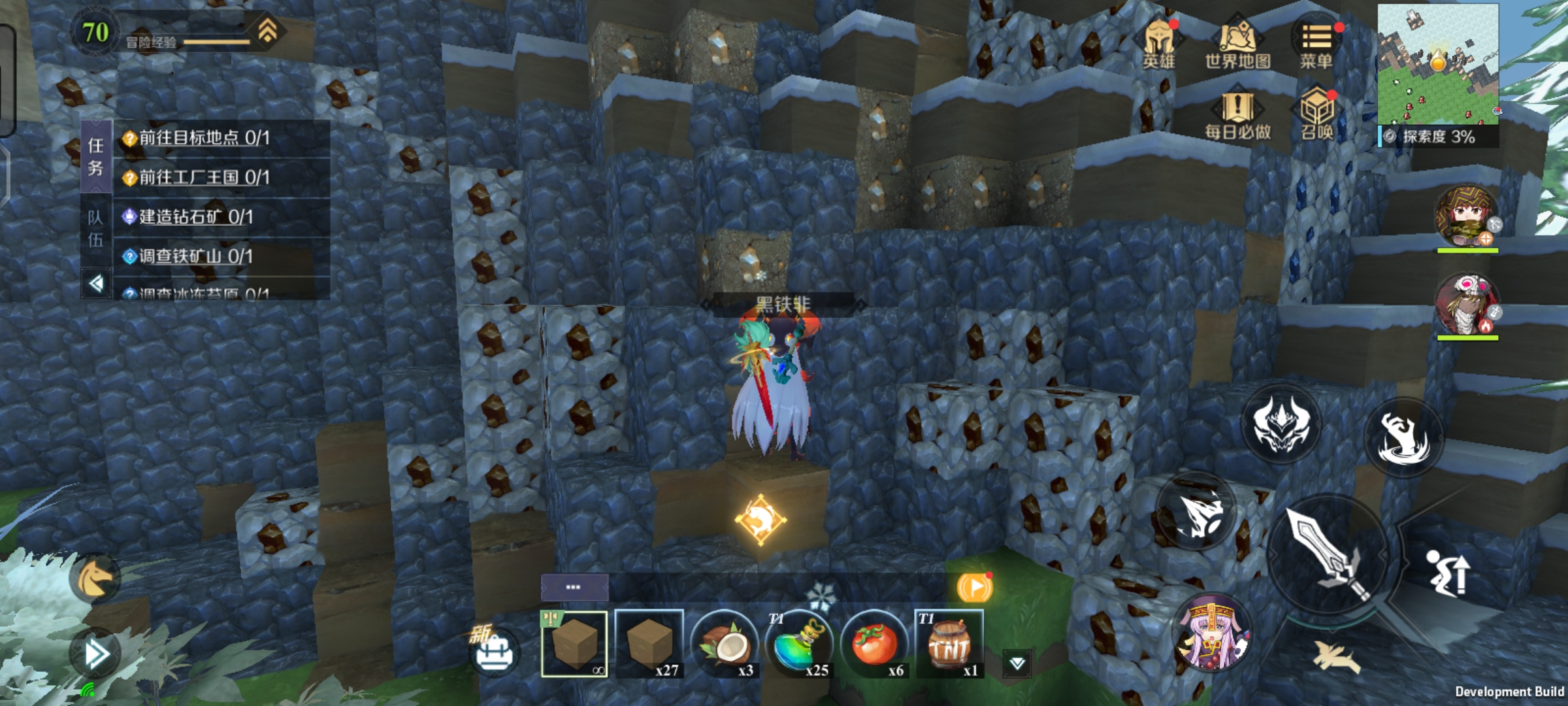
Task: Use the green potion in the hotbar
Action: coord(798,645)
